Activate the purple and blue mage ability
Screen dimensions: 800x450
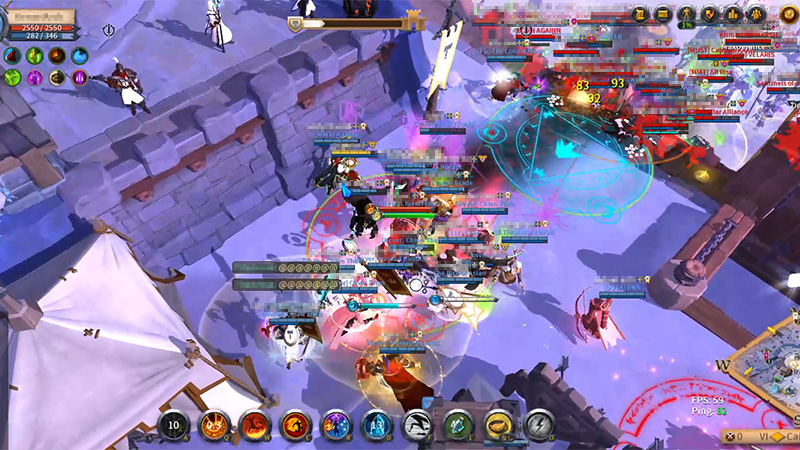pyautogui.click(x=335, y=425)
